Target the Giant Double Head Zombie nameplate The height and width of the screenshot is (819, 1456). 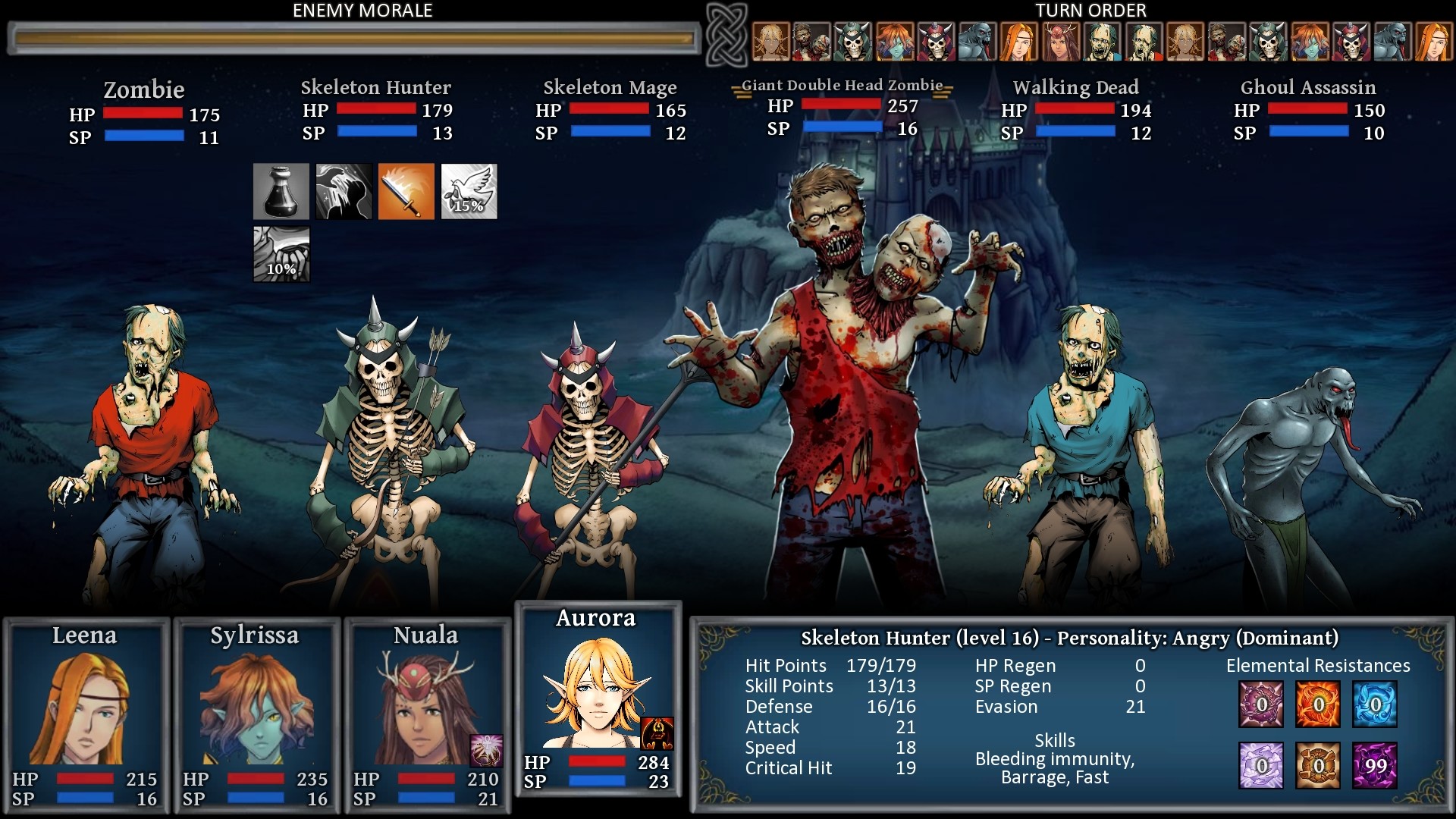pyautogui.click(x=842, y=85)
